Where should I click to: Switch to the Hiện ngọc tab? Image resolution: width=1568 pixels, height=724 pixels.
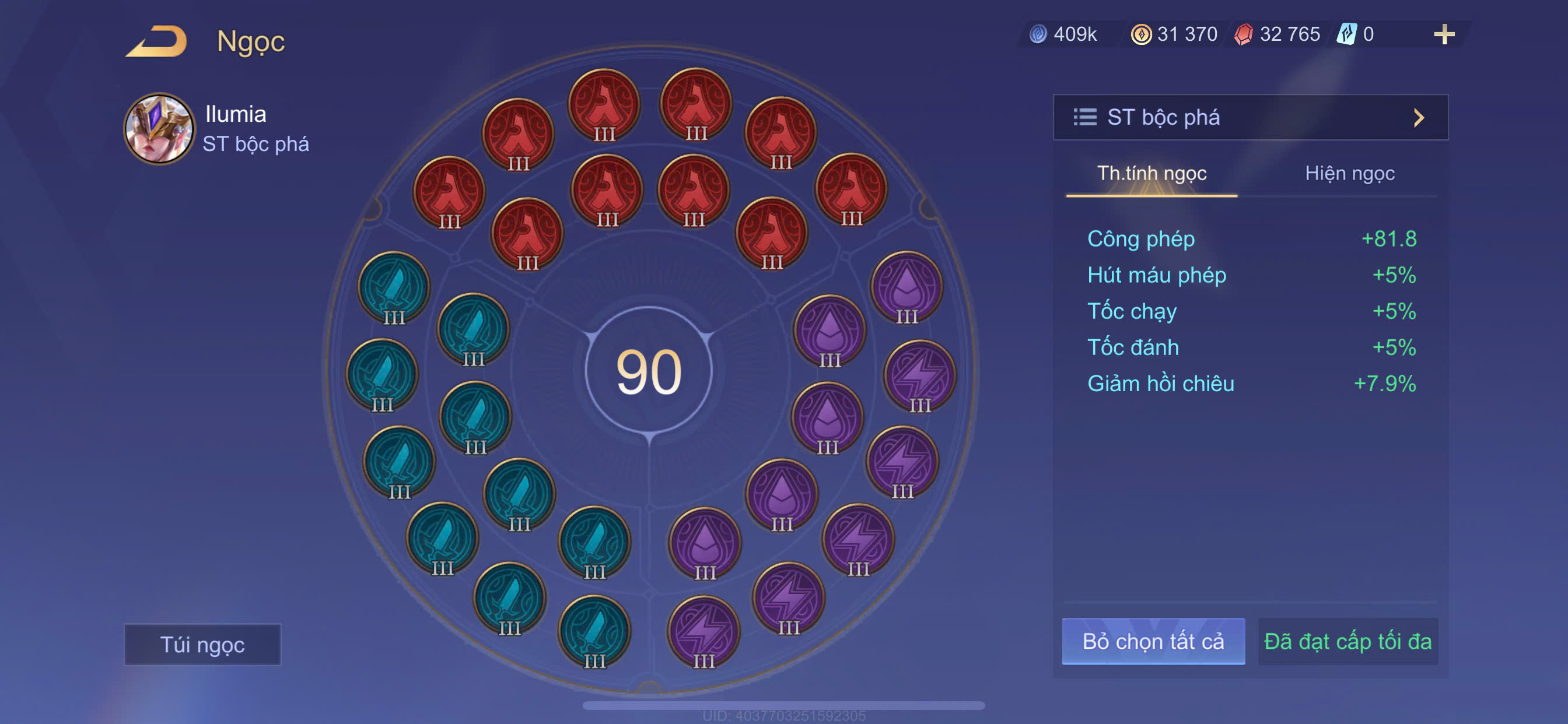pos(1349,173)
